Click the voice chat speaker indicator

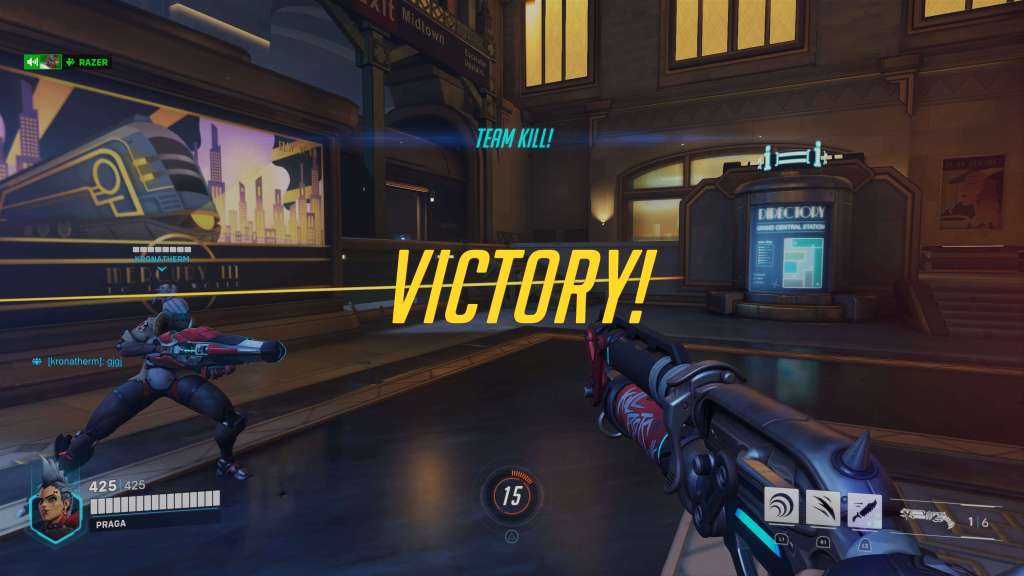tap(32, 62)
